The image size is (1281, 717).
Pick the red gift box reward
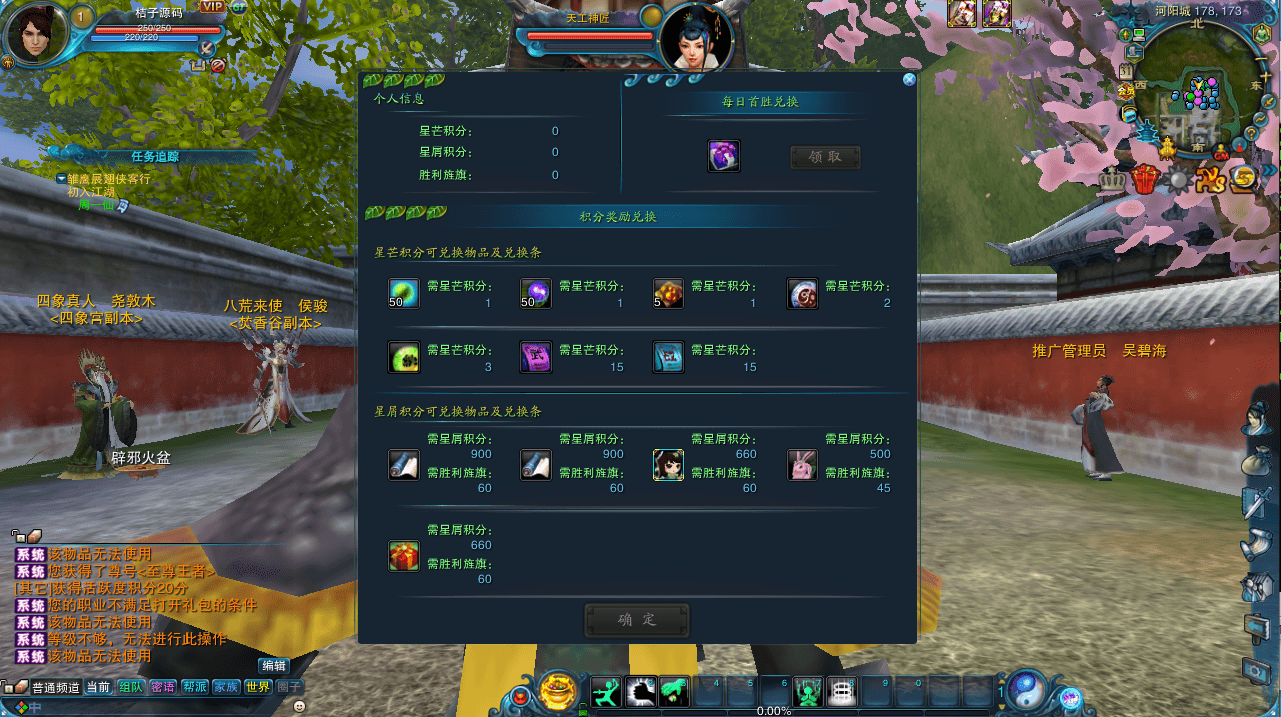(404, 556)
